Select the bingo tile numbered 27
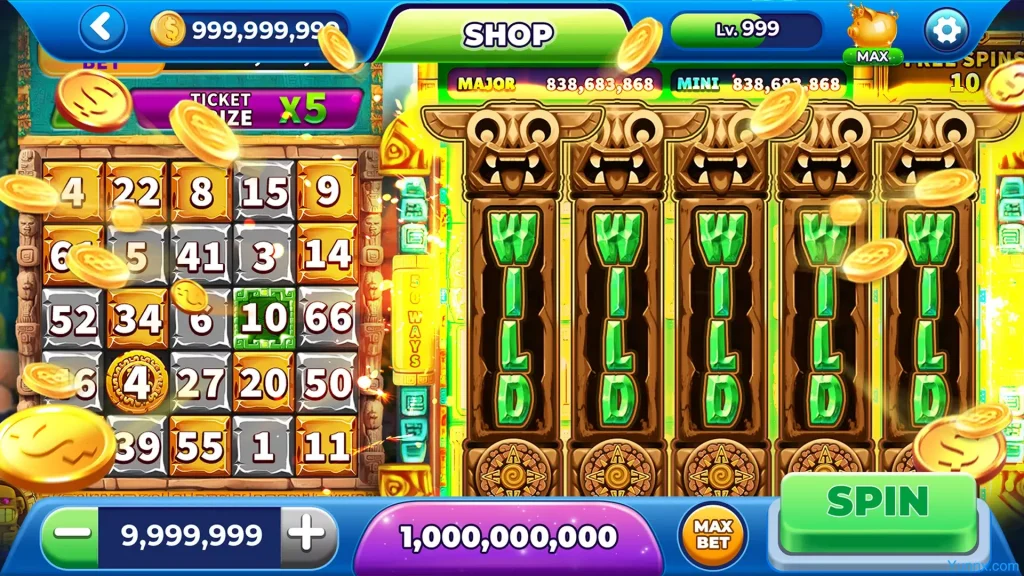 [200, 382]
